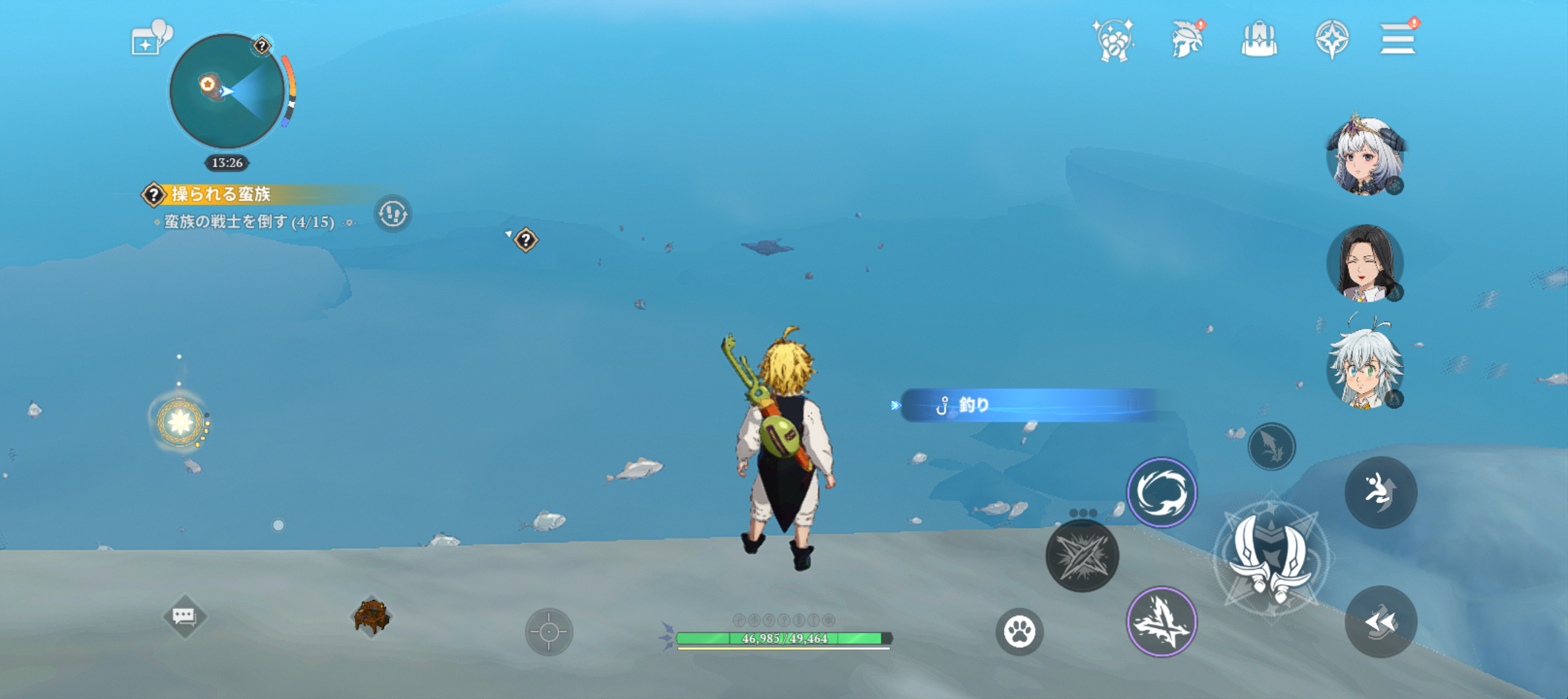Use the twin daggers basic attack
Image resolution: width=1568 pixels, height=699 pixels.
(1271, 558)
